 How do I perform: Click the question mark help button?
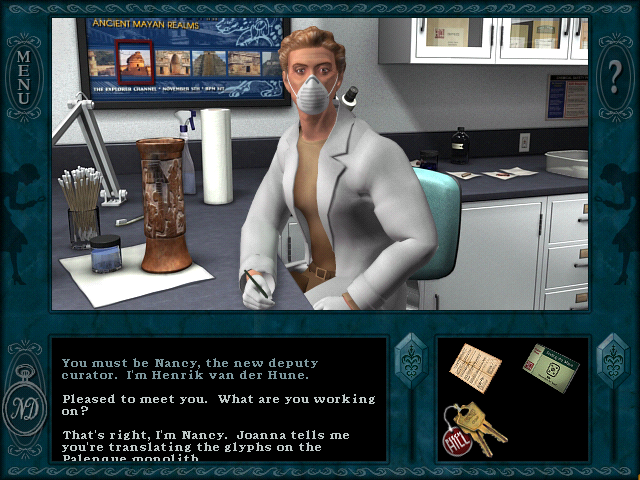(615, 75)
